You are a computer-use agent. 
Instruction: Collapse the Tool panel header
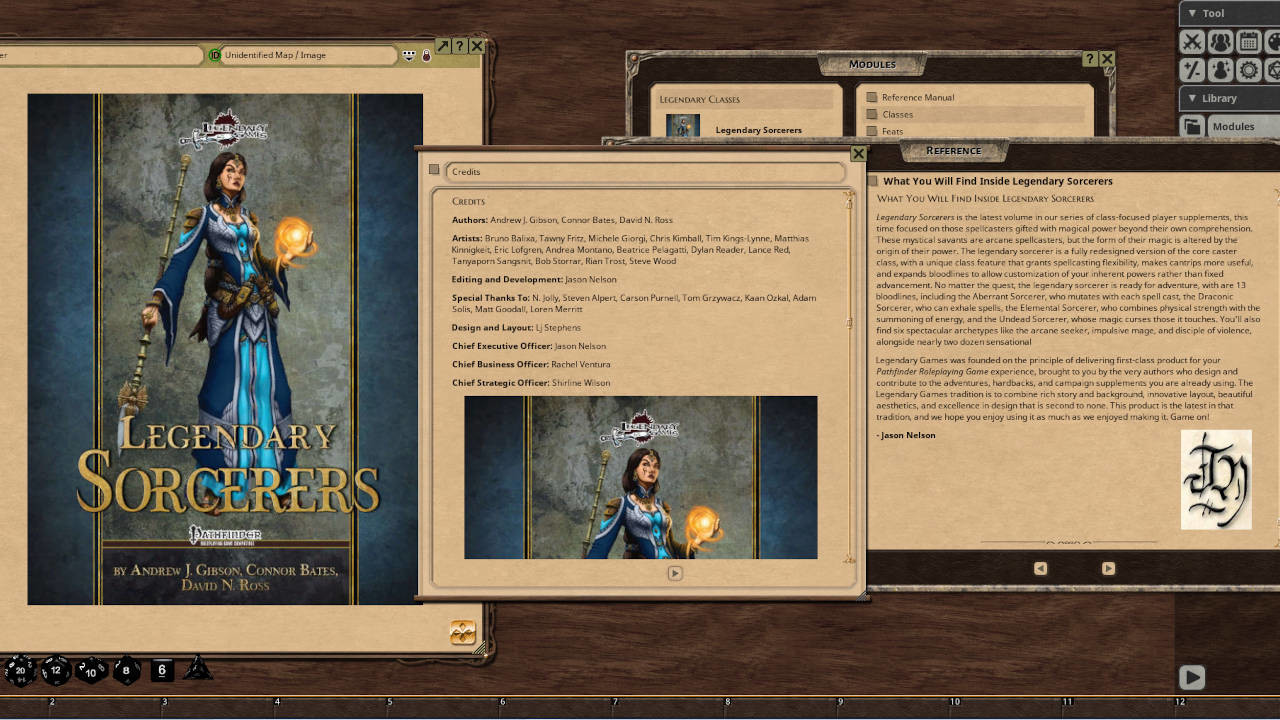click(1193, 13)
